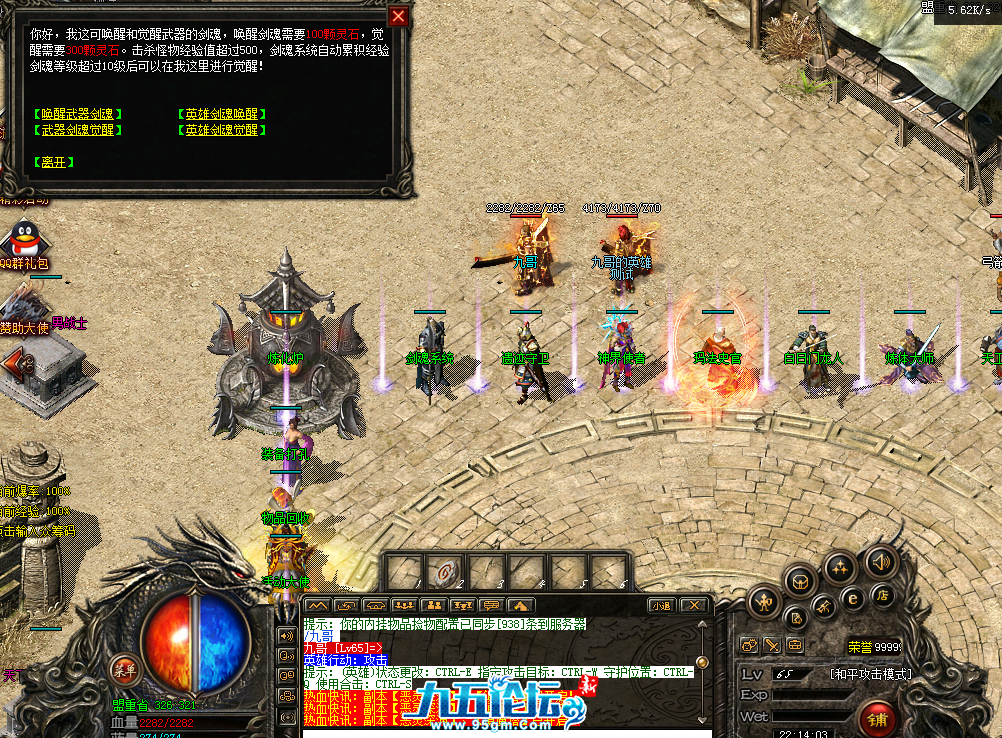
Task: Close the NPC dialogue window
Action: click(x=398, y=17)
